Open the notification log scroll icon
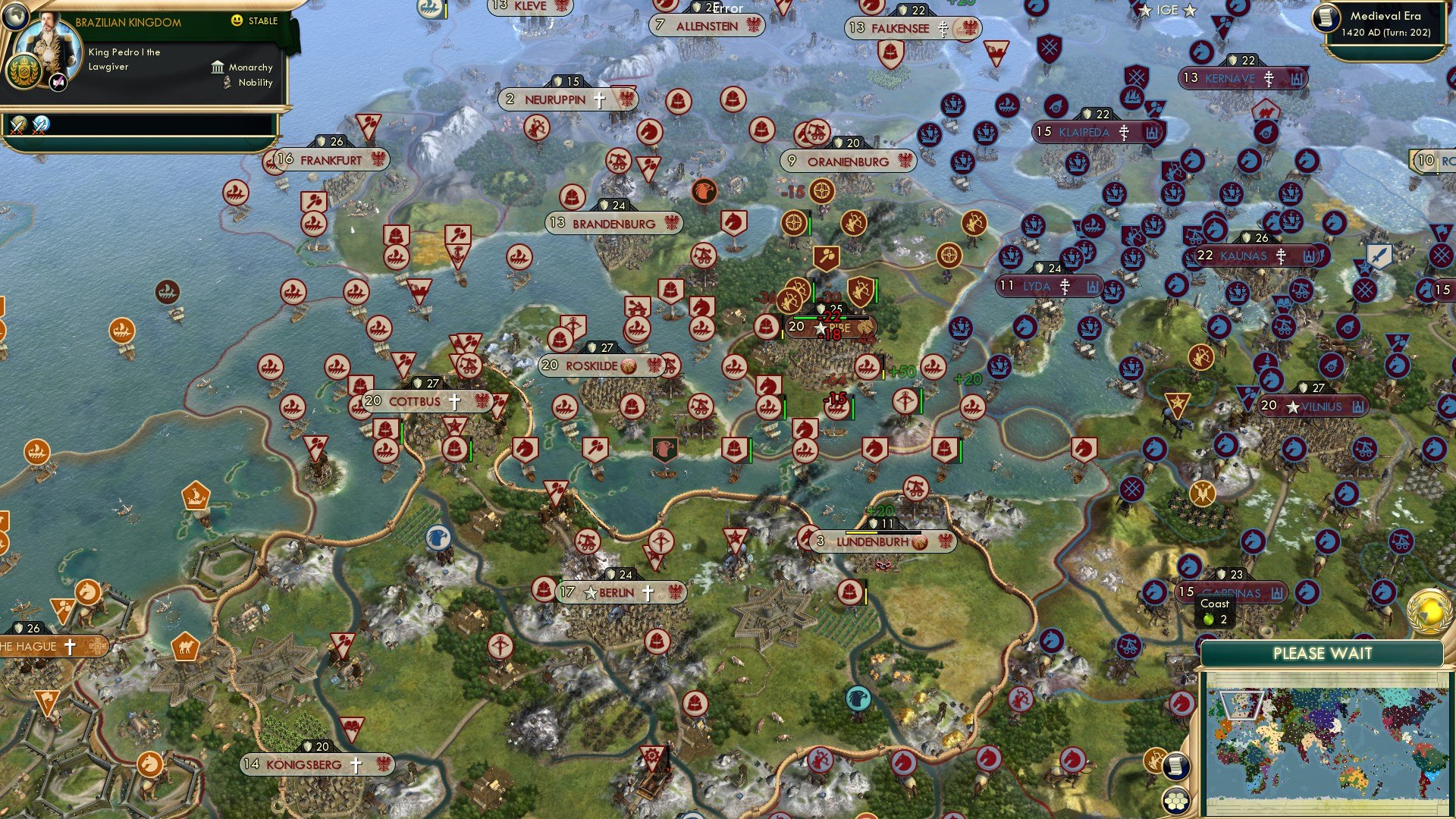Viewport: 1456px width, 819px height. 1176,766
